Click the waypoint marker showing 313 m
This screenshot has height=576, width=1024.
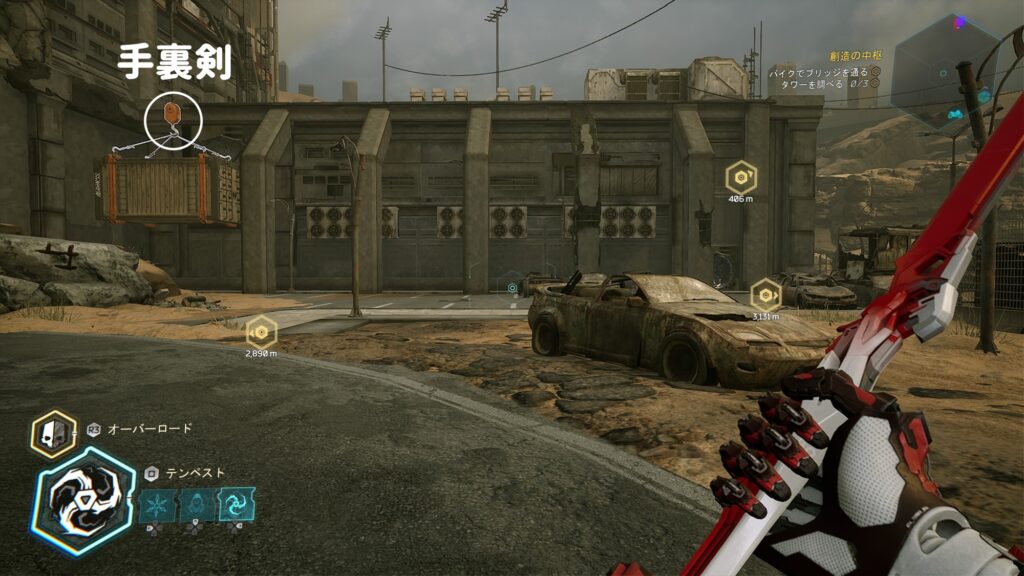coord(766,295)
